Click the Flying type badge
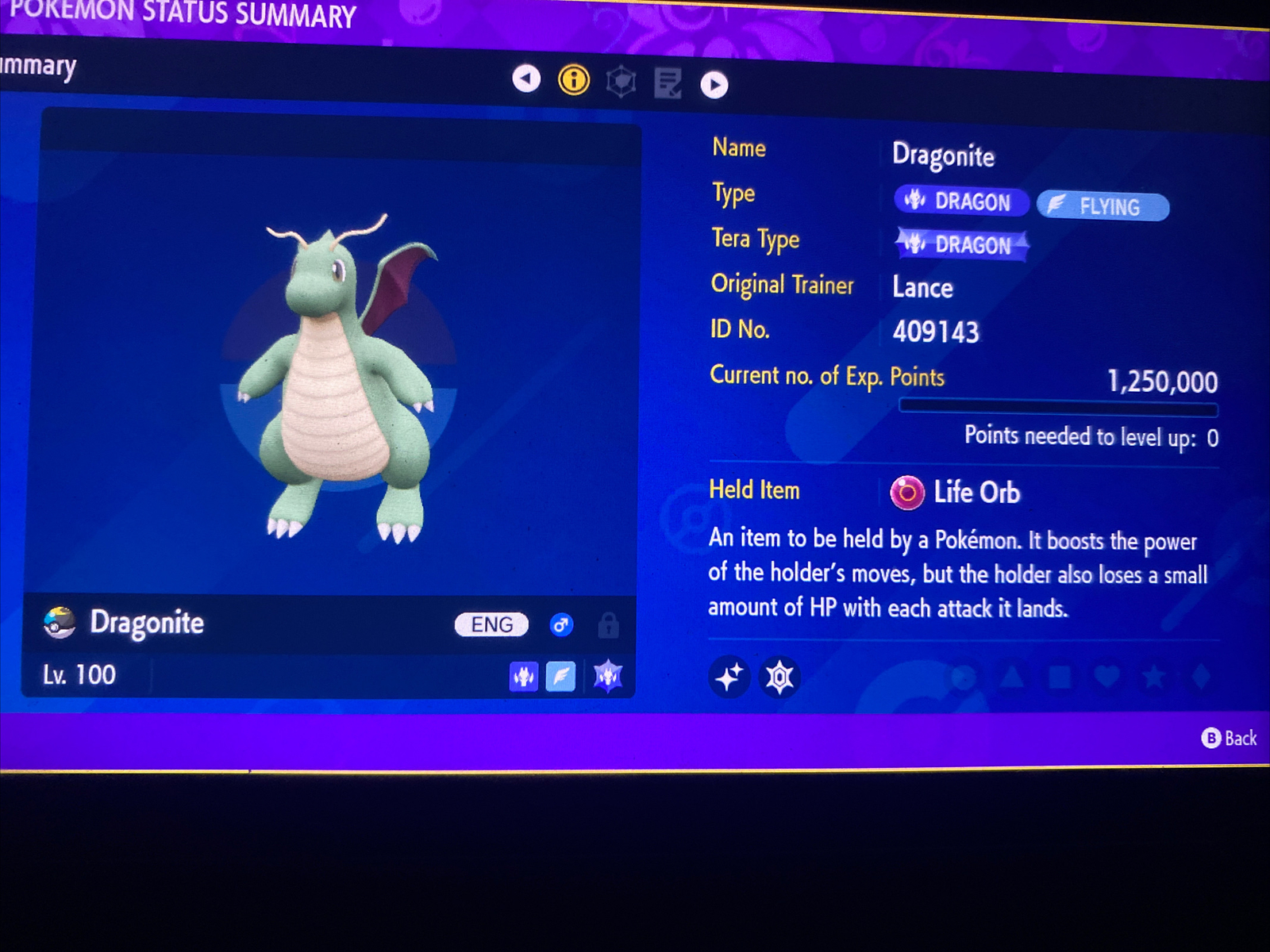The width and height of the screenshot is (1270, 952). 1103,207
